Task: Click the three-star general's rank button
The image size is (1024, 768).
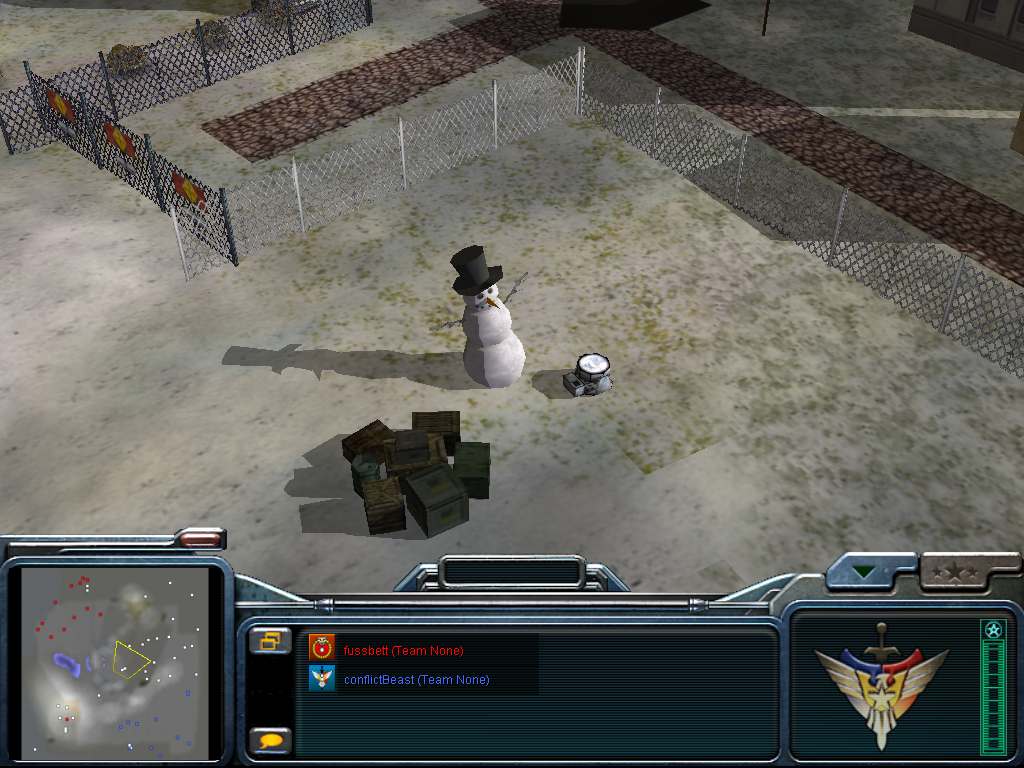Action: [955, 573]
